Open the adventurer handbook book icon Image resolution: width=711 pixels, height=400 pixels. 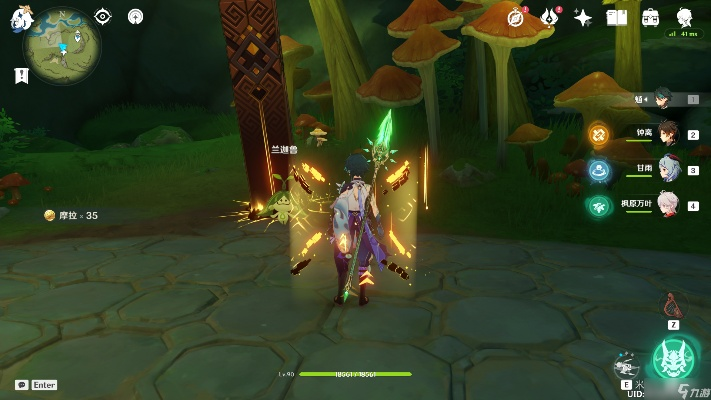[617, 17]
